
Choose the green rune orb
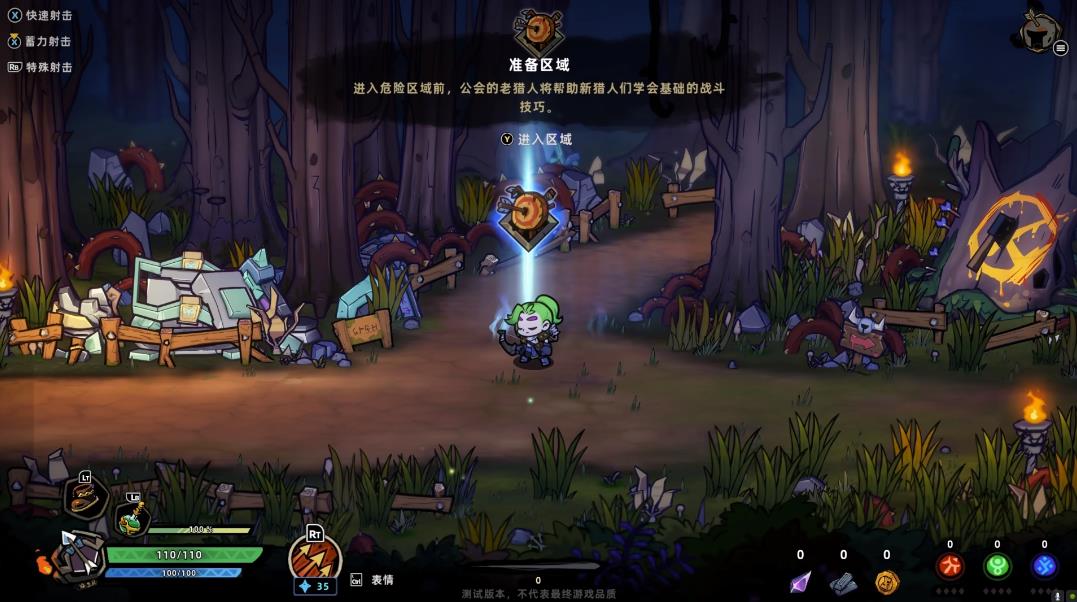click(x=997, y=567)
